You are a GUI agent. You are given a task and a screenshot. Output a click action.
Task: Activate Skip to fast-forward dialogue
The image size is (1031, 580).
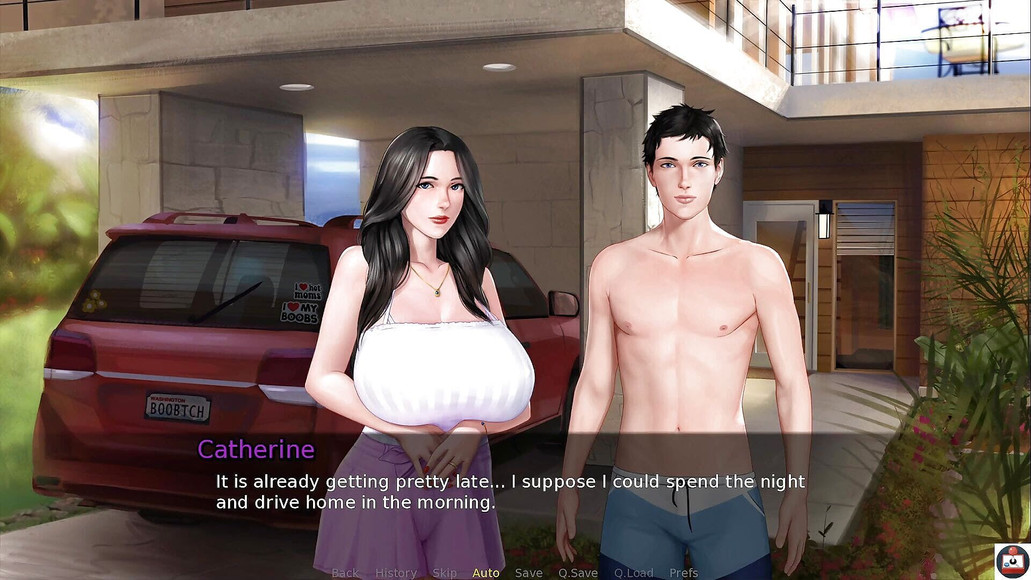pyautogui.click(x=445, y=573)
